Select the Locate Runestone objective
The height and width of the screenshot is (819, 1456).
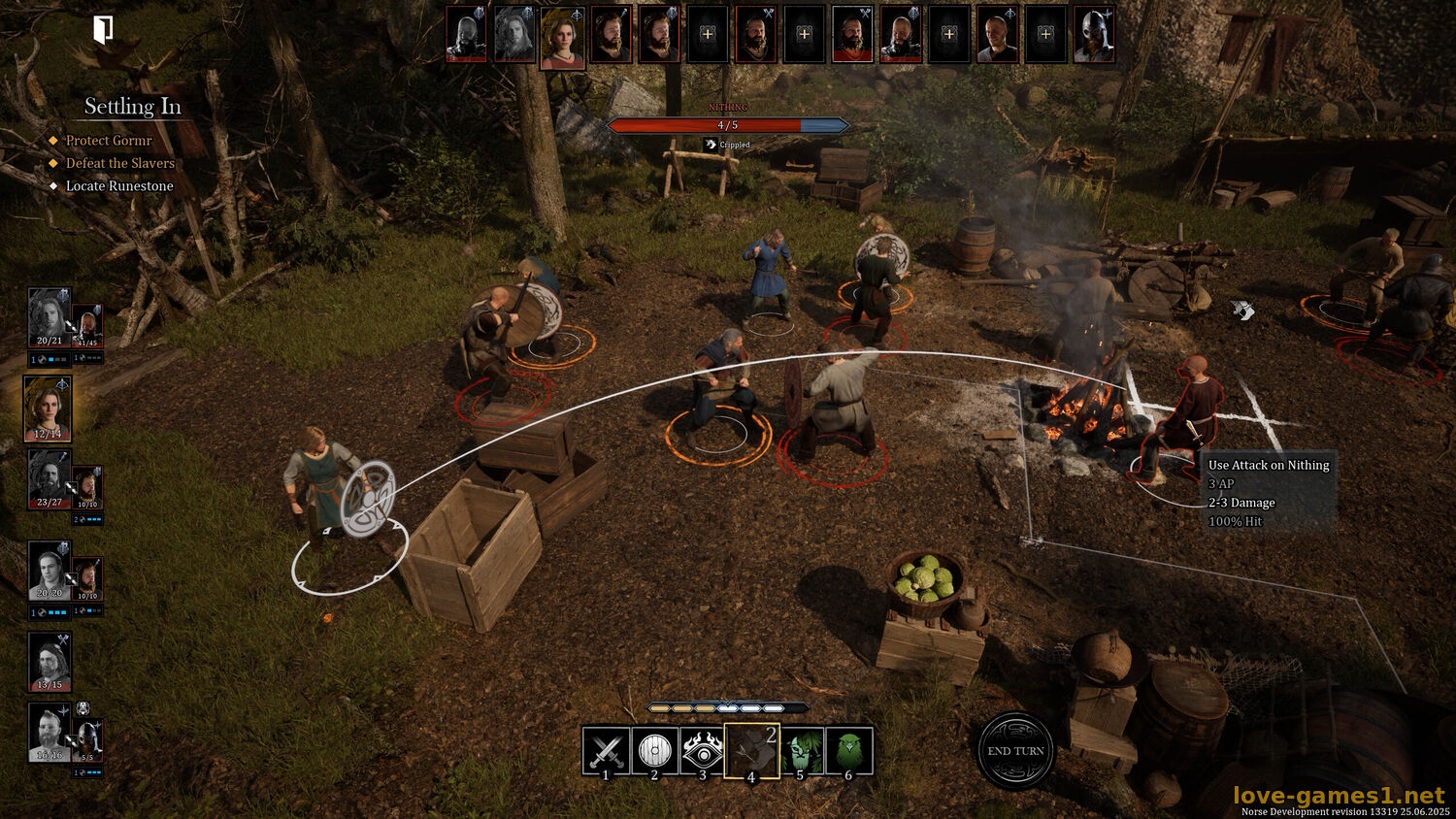(119, 186)
